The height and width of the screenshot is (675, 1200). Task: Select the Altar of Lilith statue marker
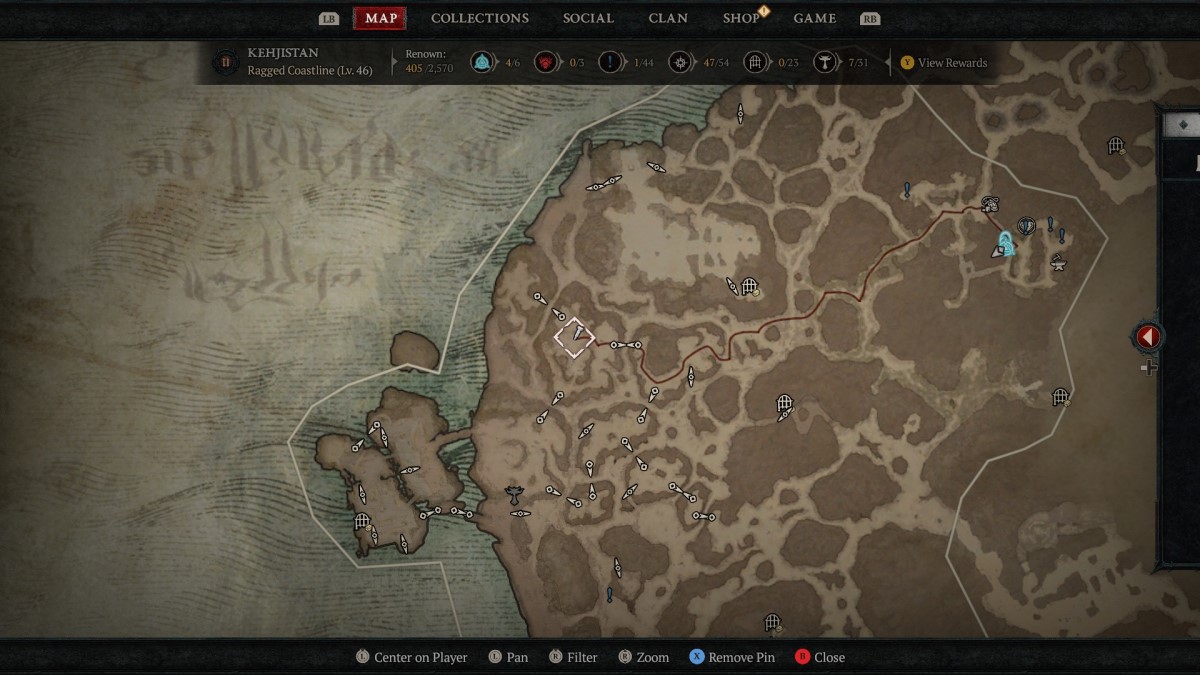pyautogui.click(x=514, y=492)
